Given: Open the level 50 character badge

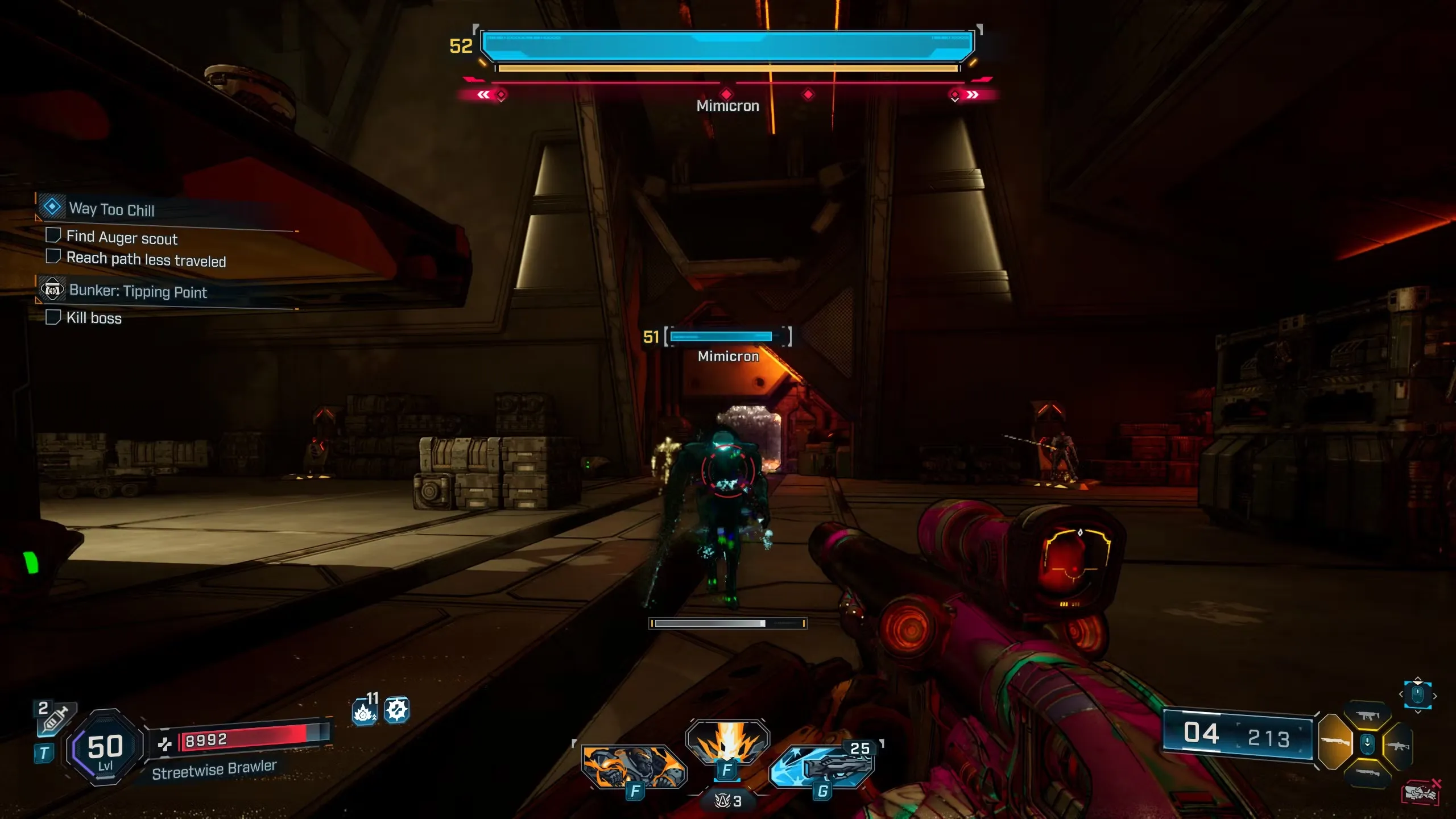Looking at the screenshot, I should click(x=105, y=747).
